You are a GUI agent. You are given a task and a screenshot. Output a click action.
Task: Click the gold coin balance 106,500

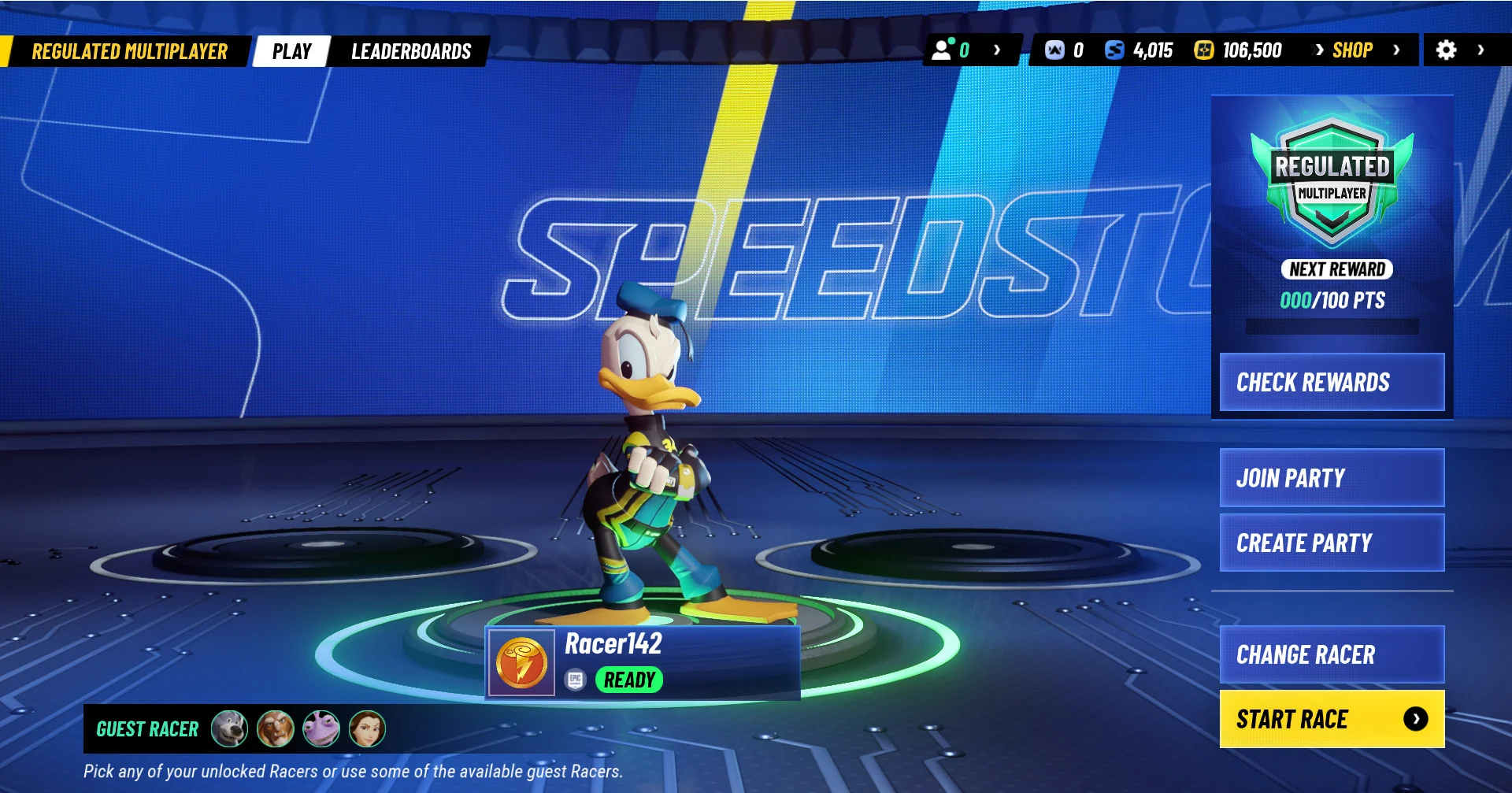1238,50
